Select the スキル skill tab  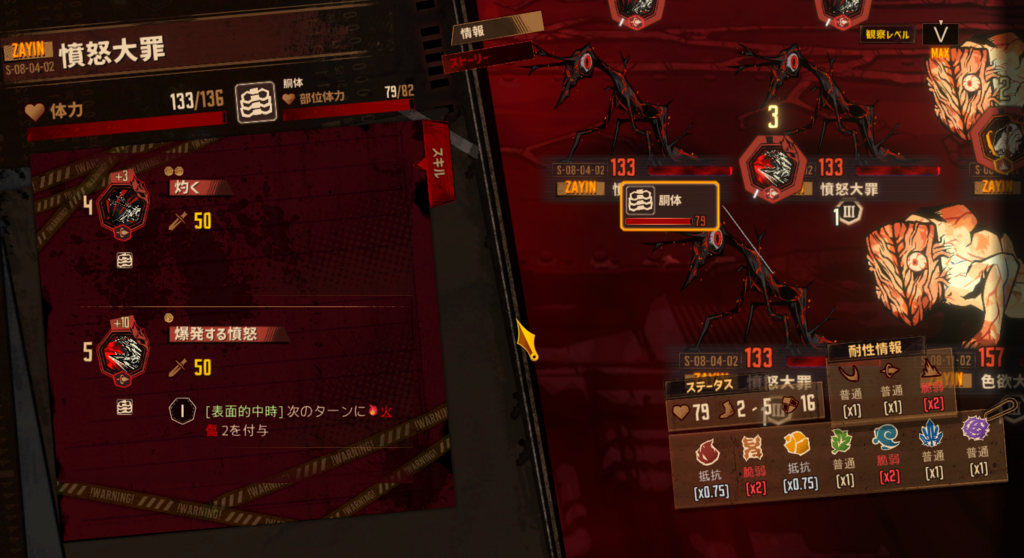(437, 159)
